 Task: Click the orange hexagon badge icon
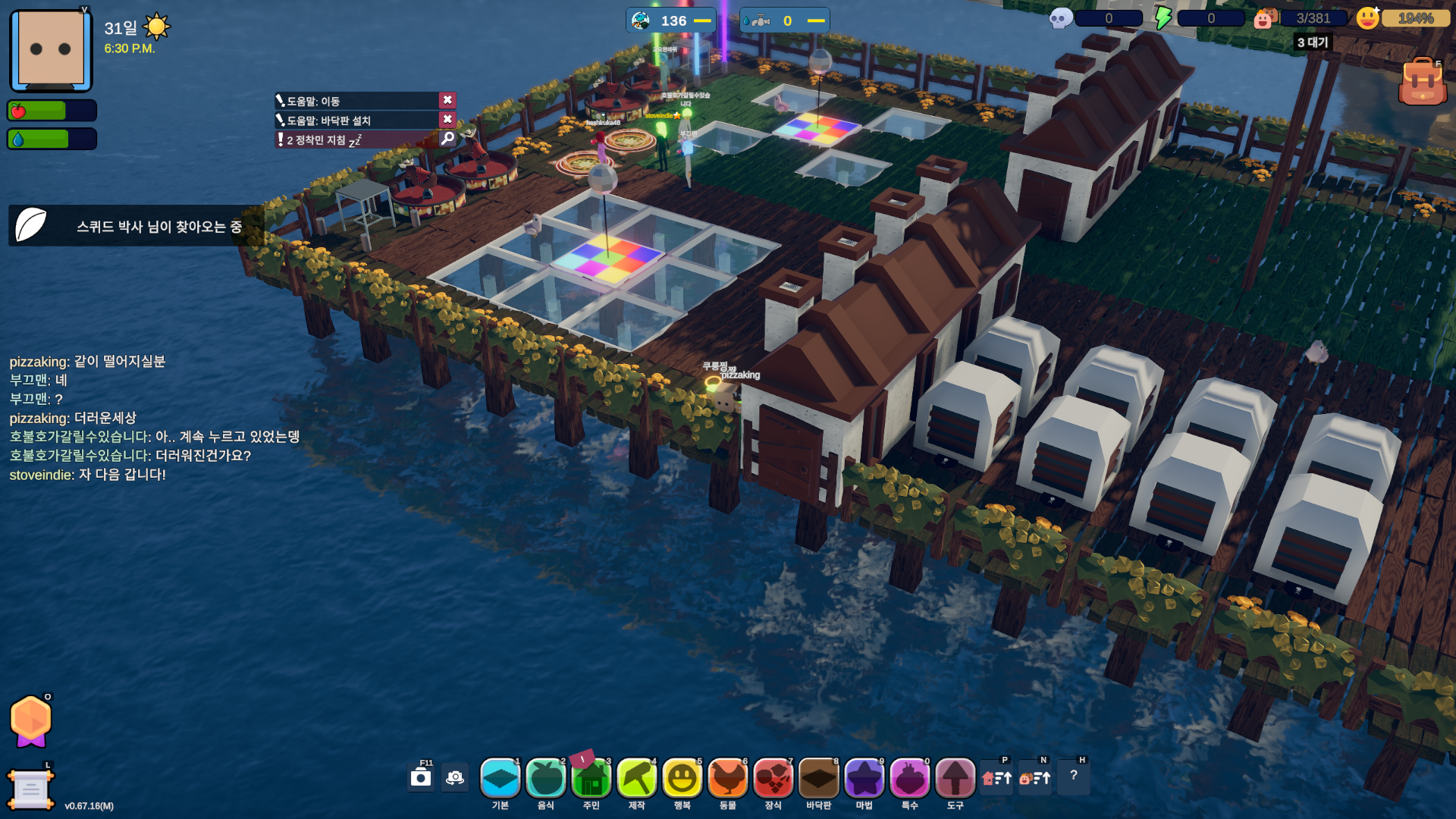[x=31, y=720]
